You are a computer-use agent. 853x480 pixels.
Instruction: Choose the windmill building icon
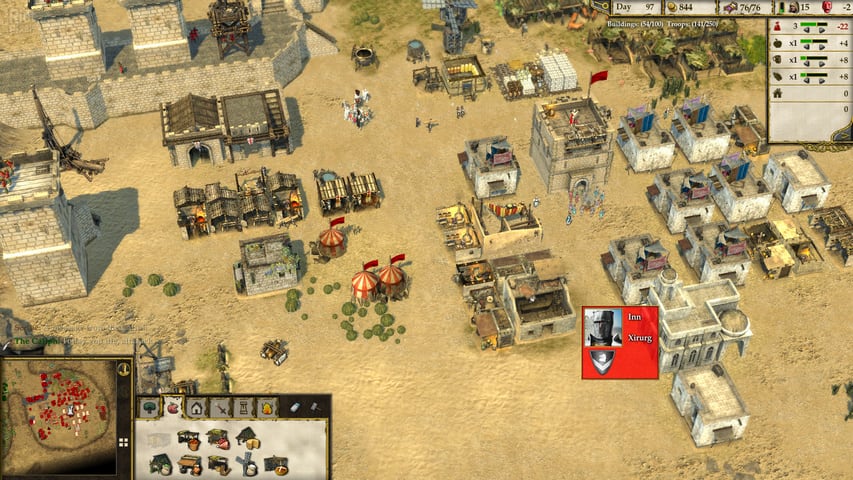[246, 465]
